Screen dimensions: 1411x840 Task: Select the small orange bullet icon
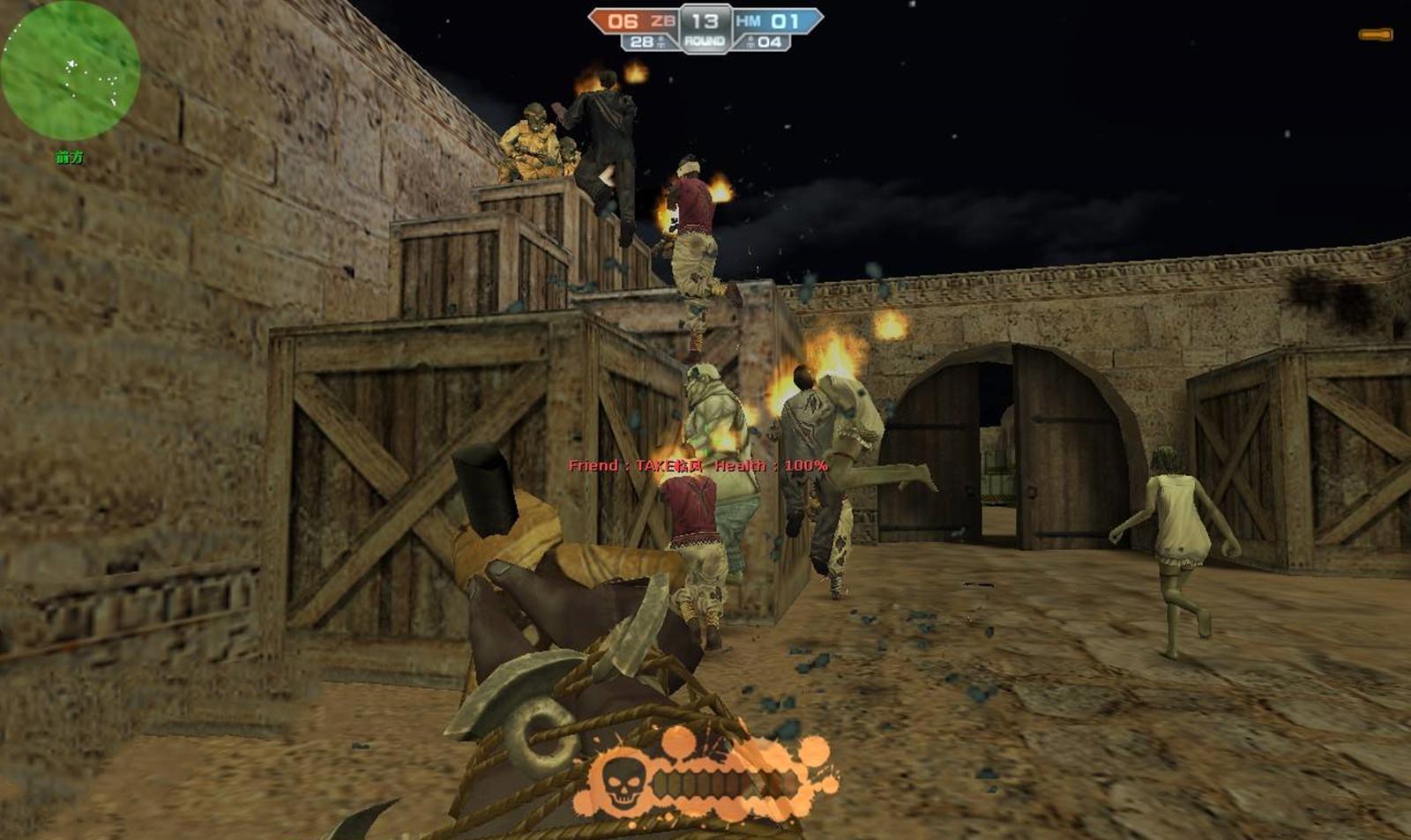click(1375, 35)
